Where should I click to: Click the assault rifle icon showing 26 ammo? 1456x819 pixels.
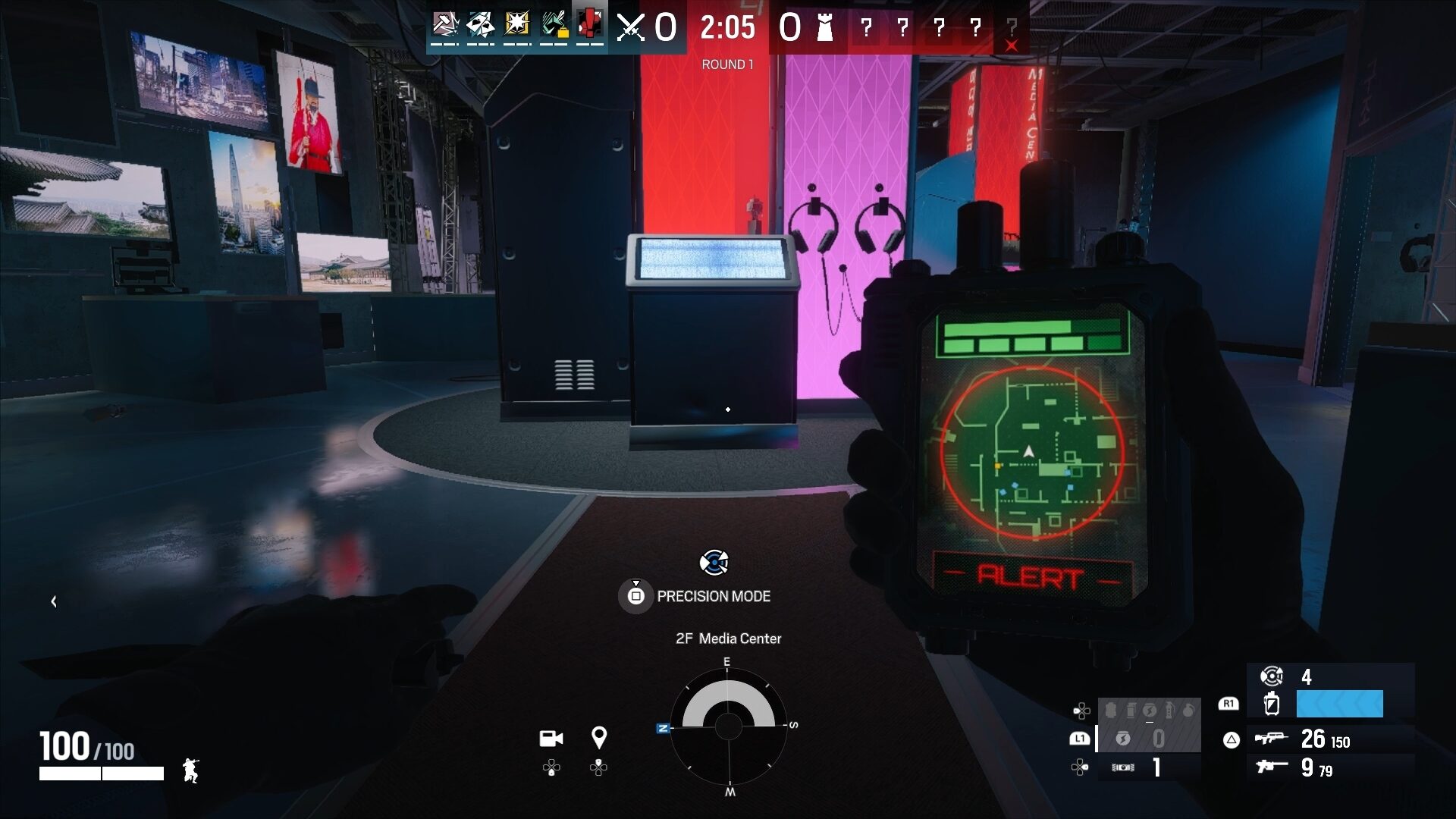pyautogui.click(x=1272, y=739)
